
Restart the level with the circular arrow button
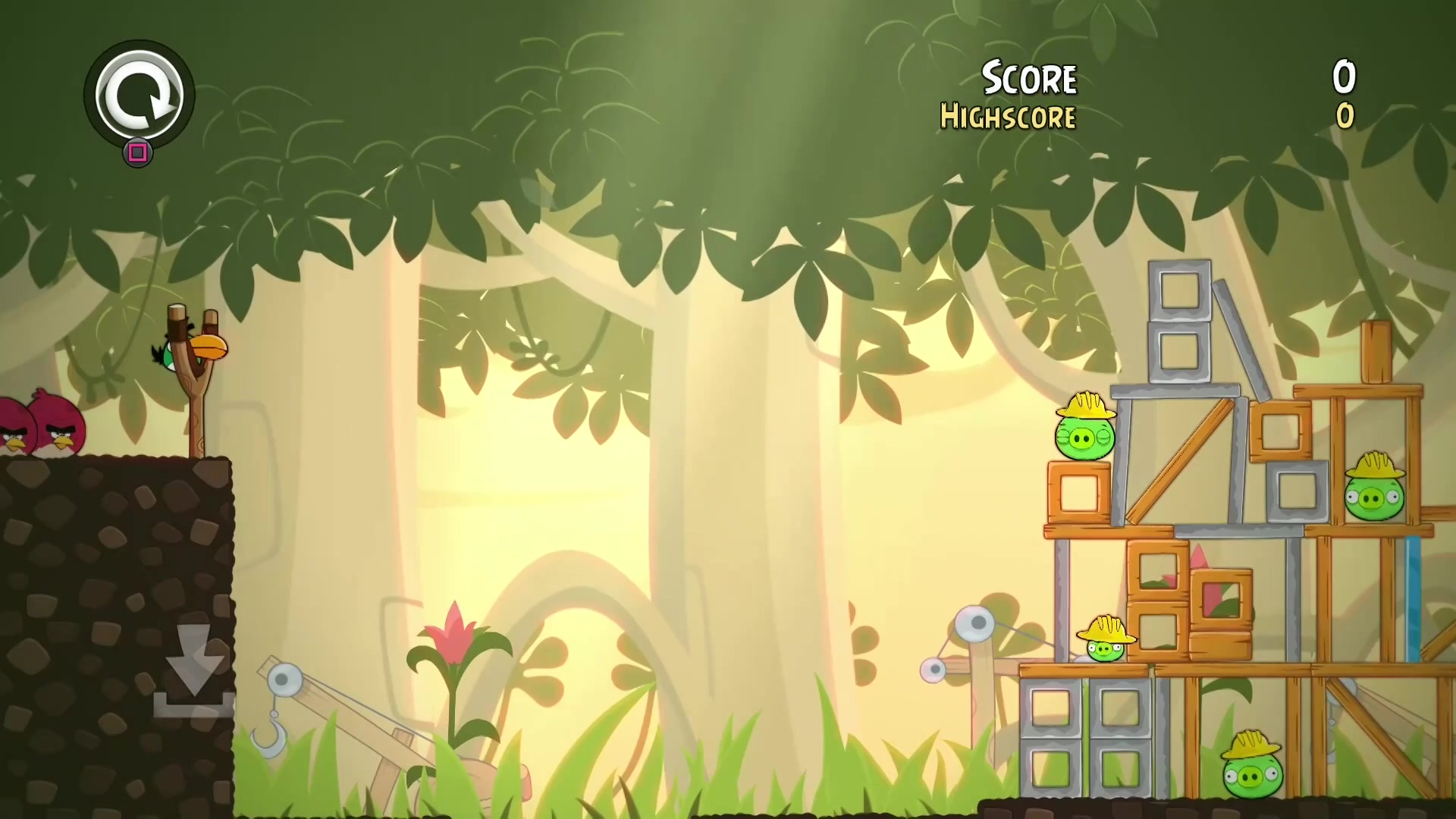click(x=140, y=95)
